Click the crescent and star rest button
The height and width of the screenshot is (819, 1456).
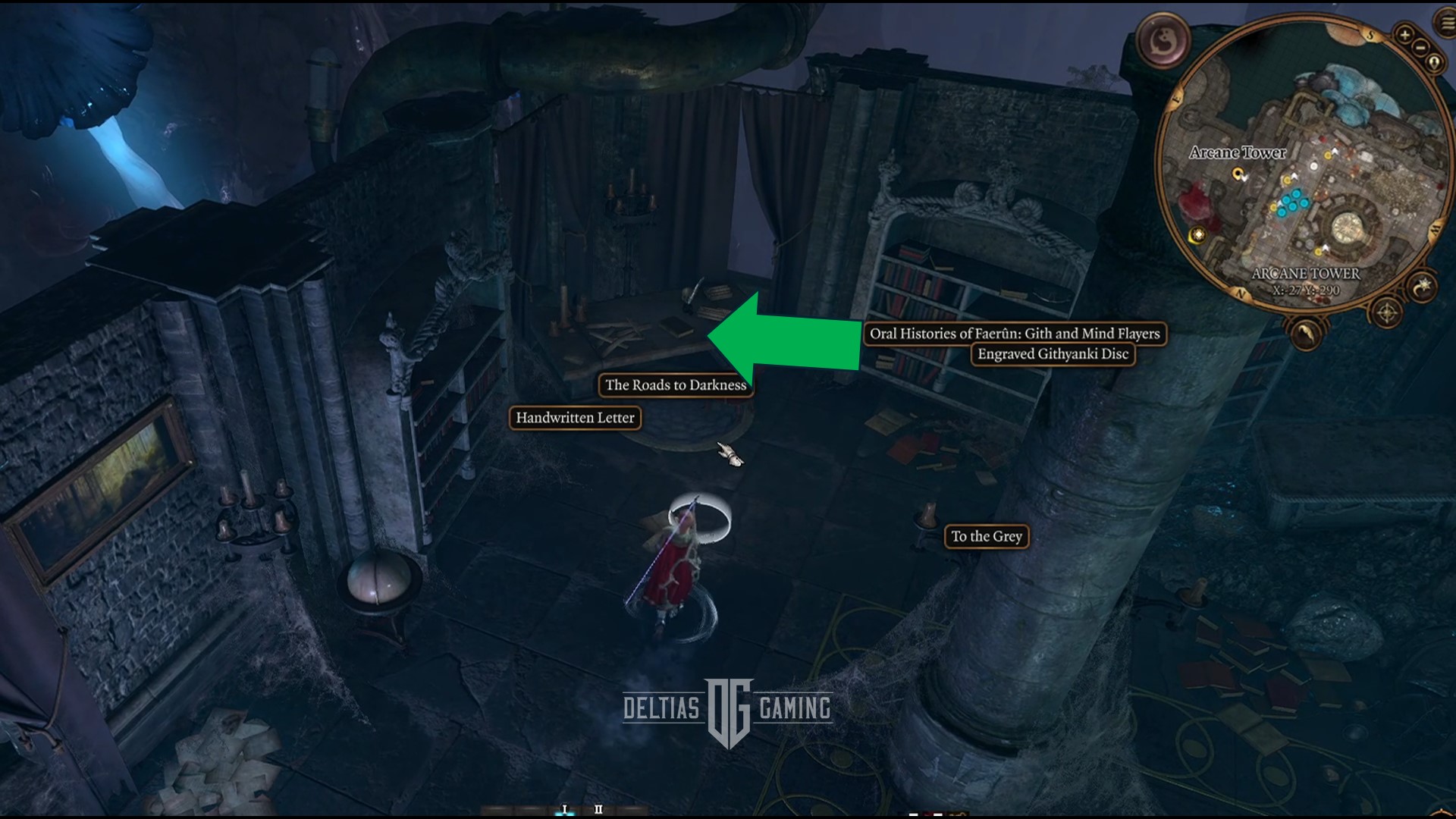click(1422, 287)
